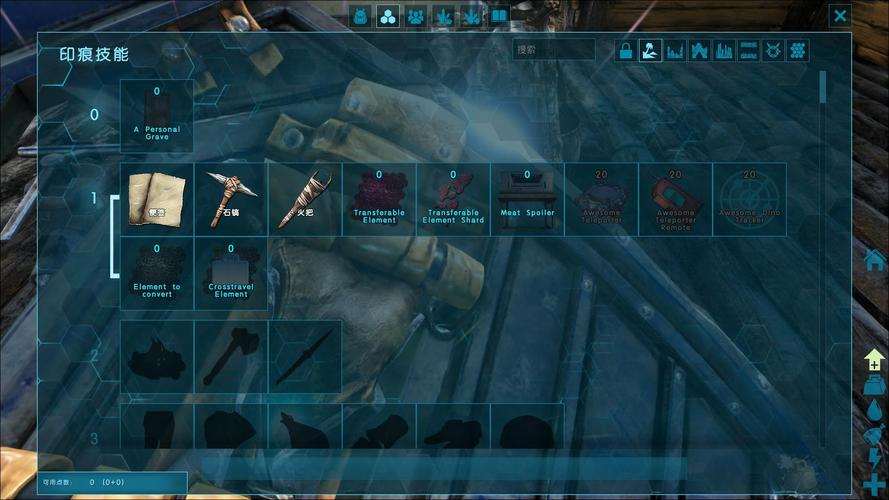Close the engram screen with the X
Screen dimensions: 889x500
[840, 16]
